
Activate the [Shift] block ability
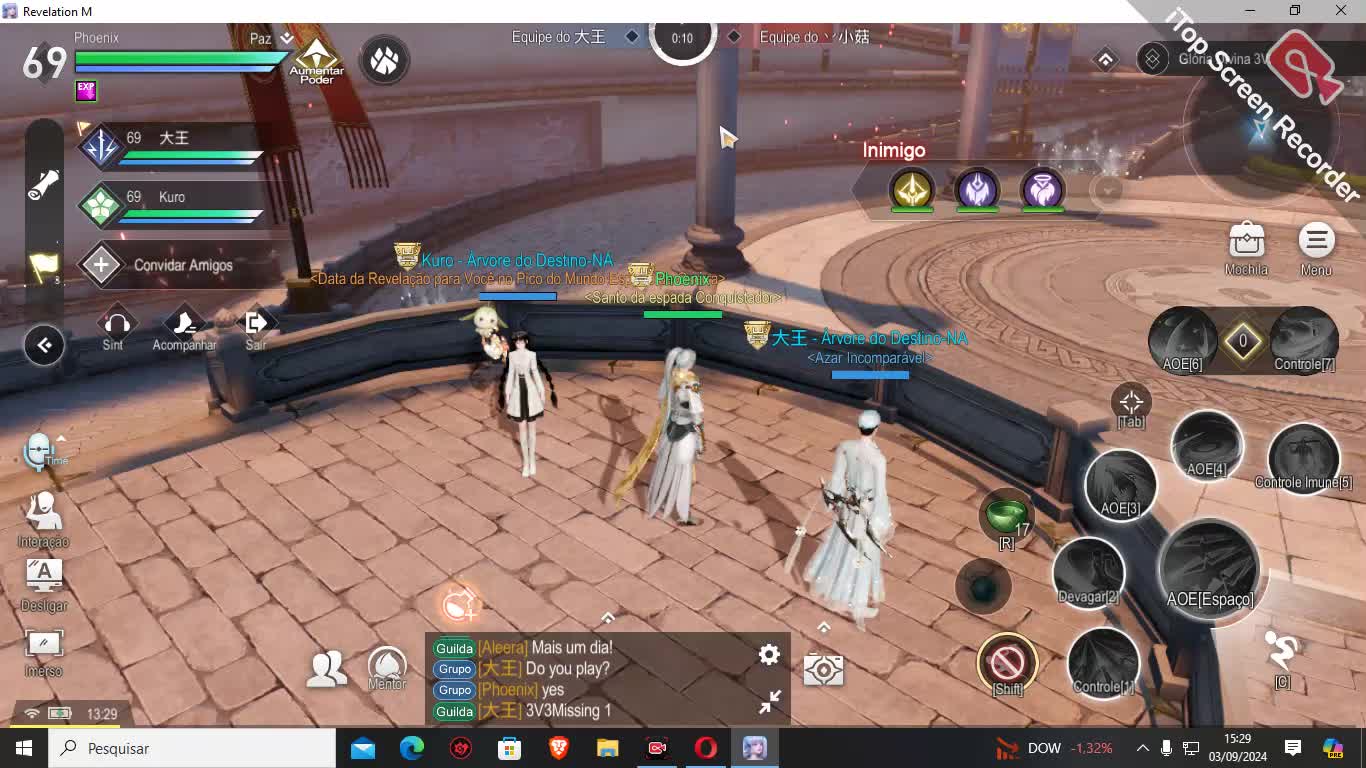pos(1007,661)
